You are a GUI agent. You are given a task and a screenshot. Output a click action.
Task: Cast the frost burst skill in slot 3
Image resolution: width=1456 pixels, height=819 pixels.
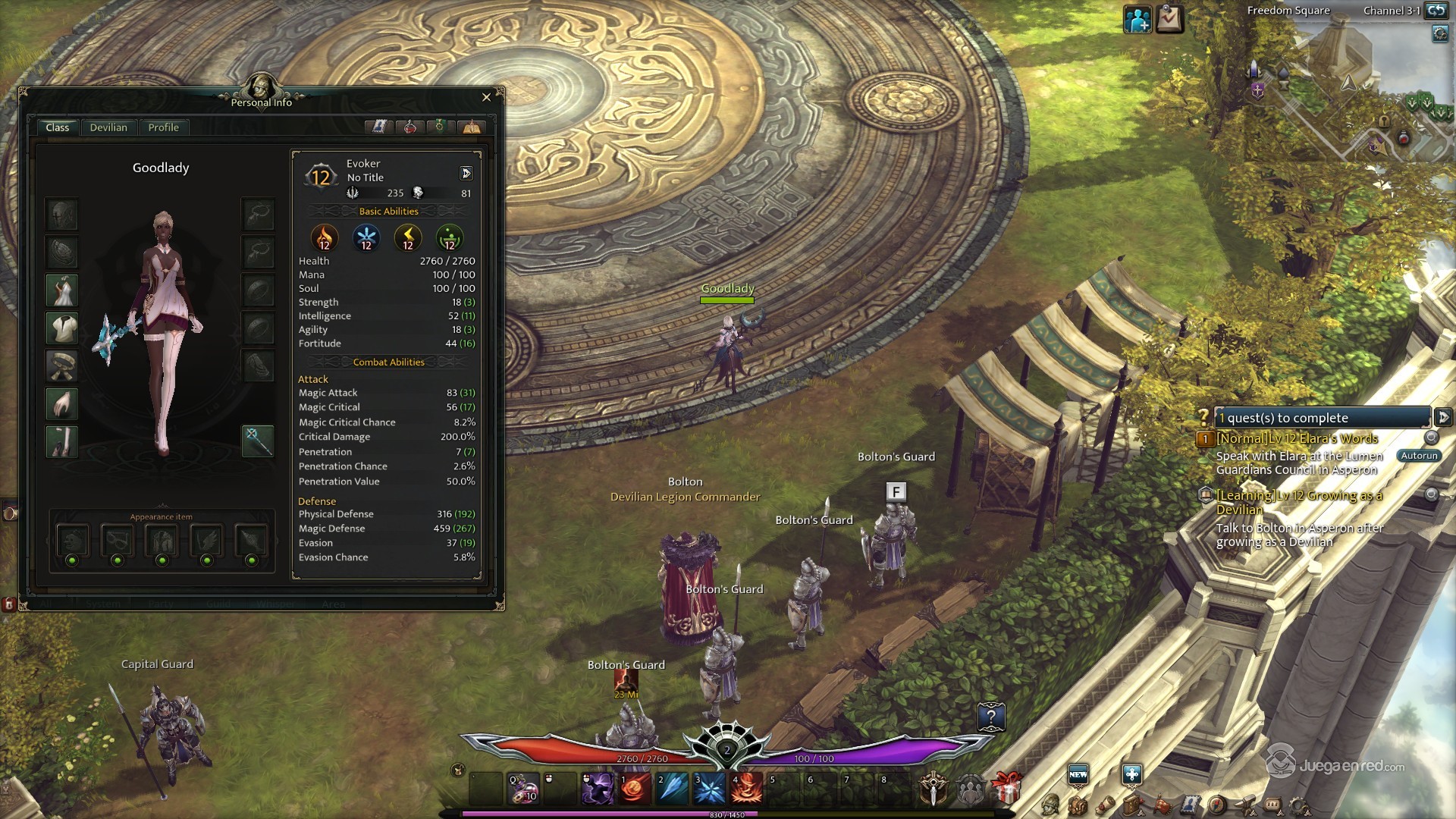(x=710, y=789)
